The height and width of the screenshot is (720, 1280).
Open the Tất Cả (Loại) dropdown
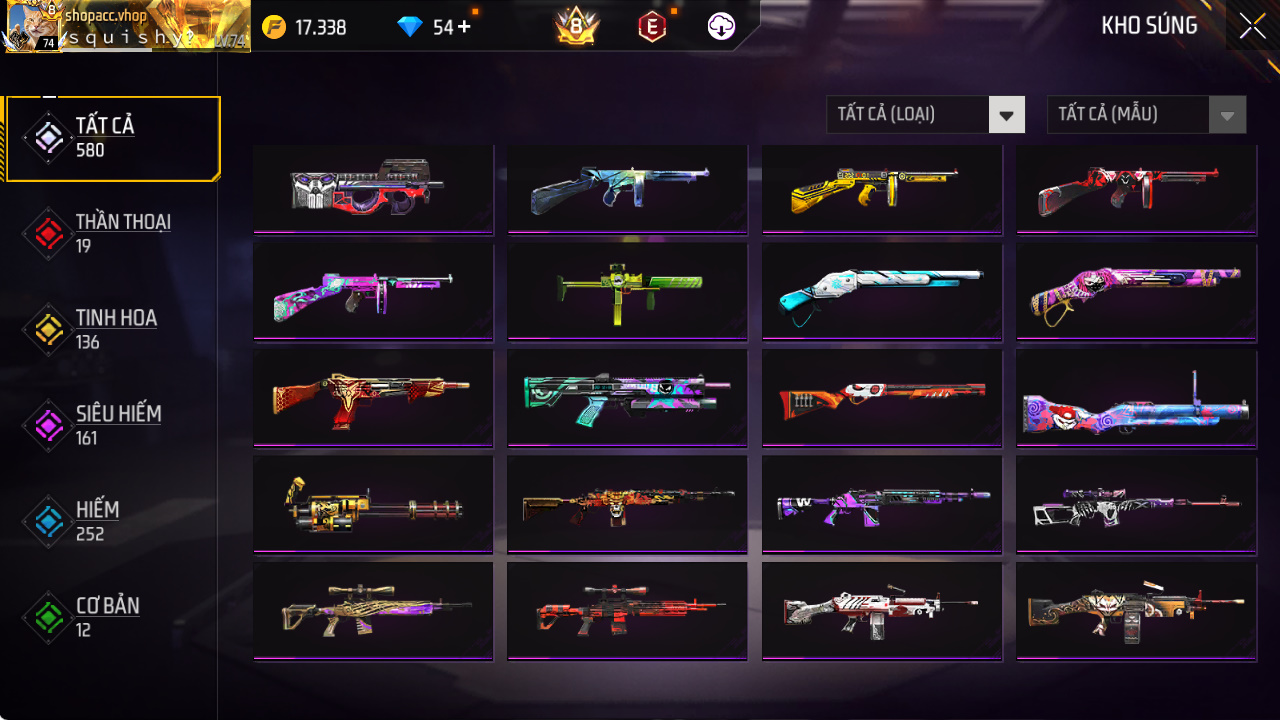coord(925,115)
